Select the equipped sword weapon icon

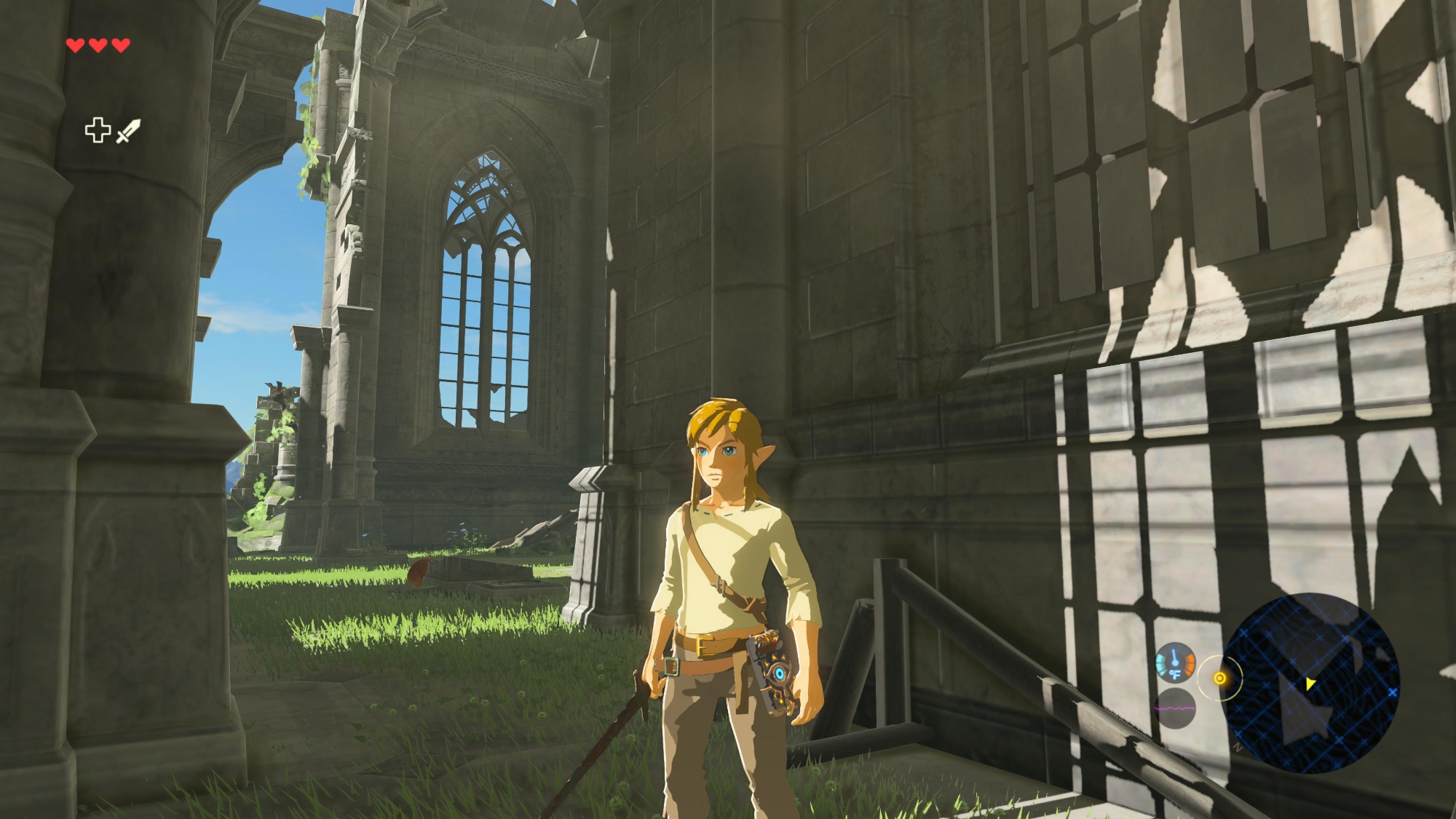[128, 131]
